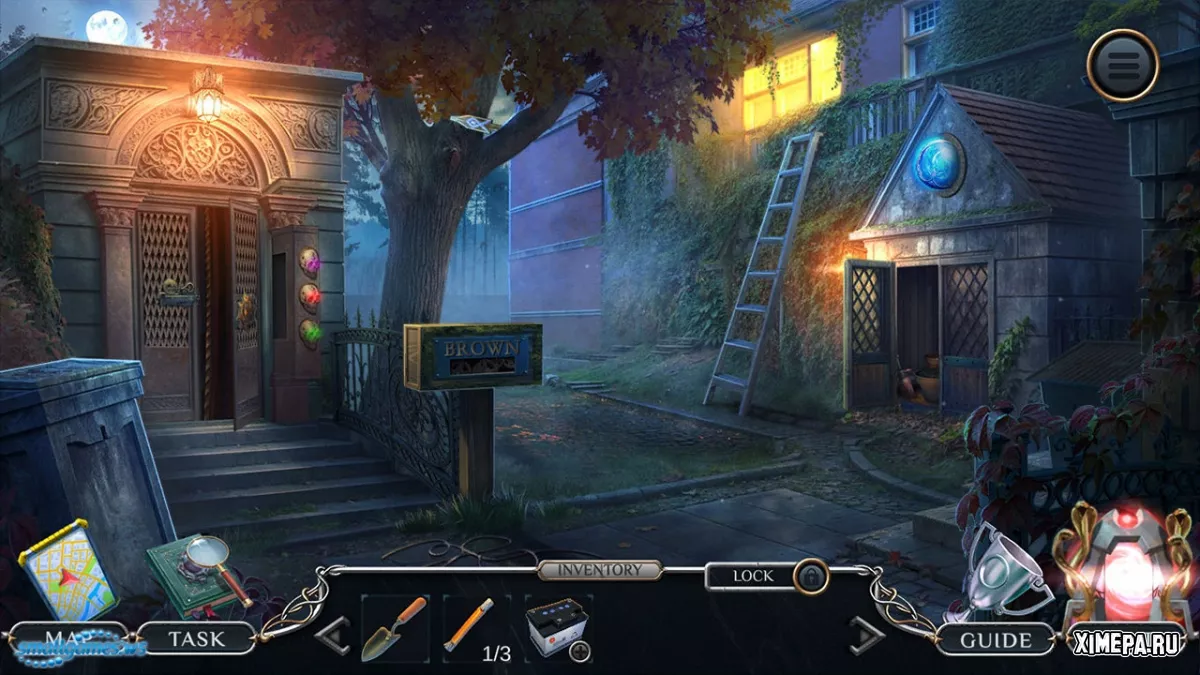Open the Map button
This screenshot has width=1200, height=675.
coord(68,637)
